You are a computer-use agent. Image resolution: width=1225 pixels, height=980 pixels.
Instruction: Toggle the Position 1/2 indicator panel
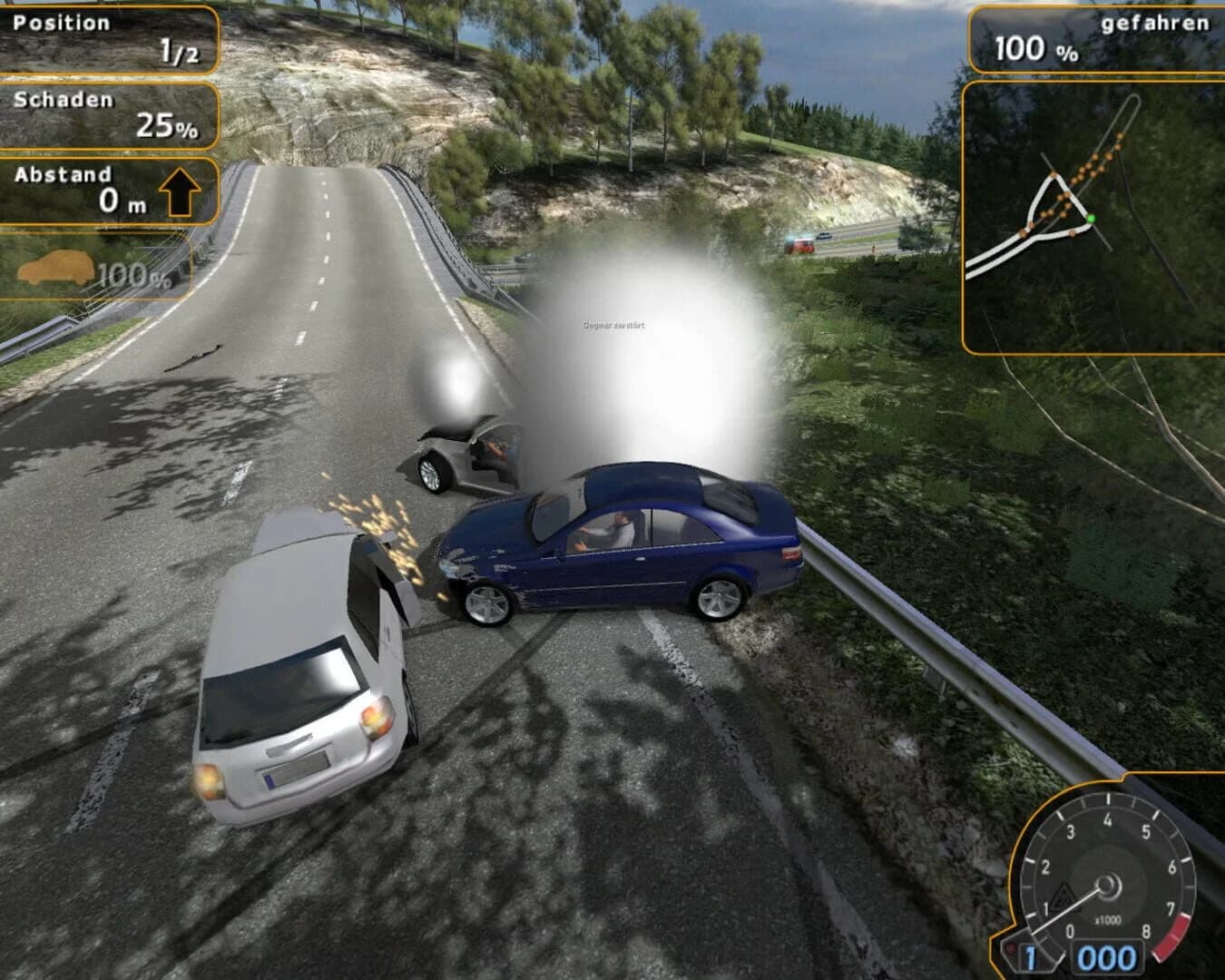coord(109,36)
